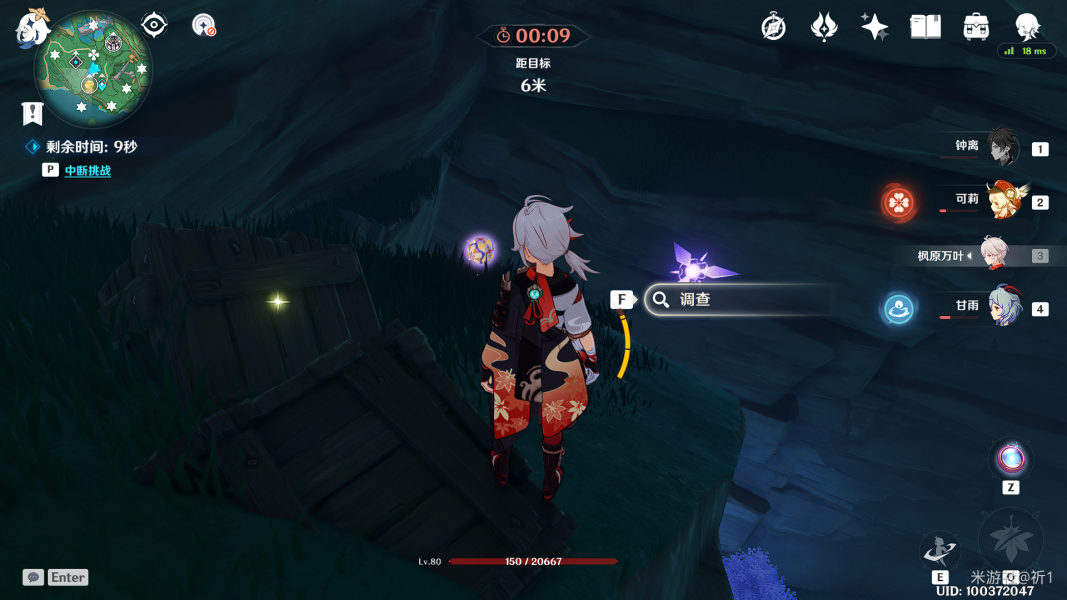Use the glowing orb gadget

click(1010, 460)
